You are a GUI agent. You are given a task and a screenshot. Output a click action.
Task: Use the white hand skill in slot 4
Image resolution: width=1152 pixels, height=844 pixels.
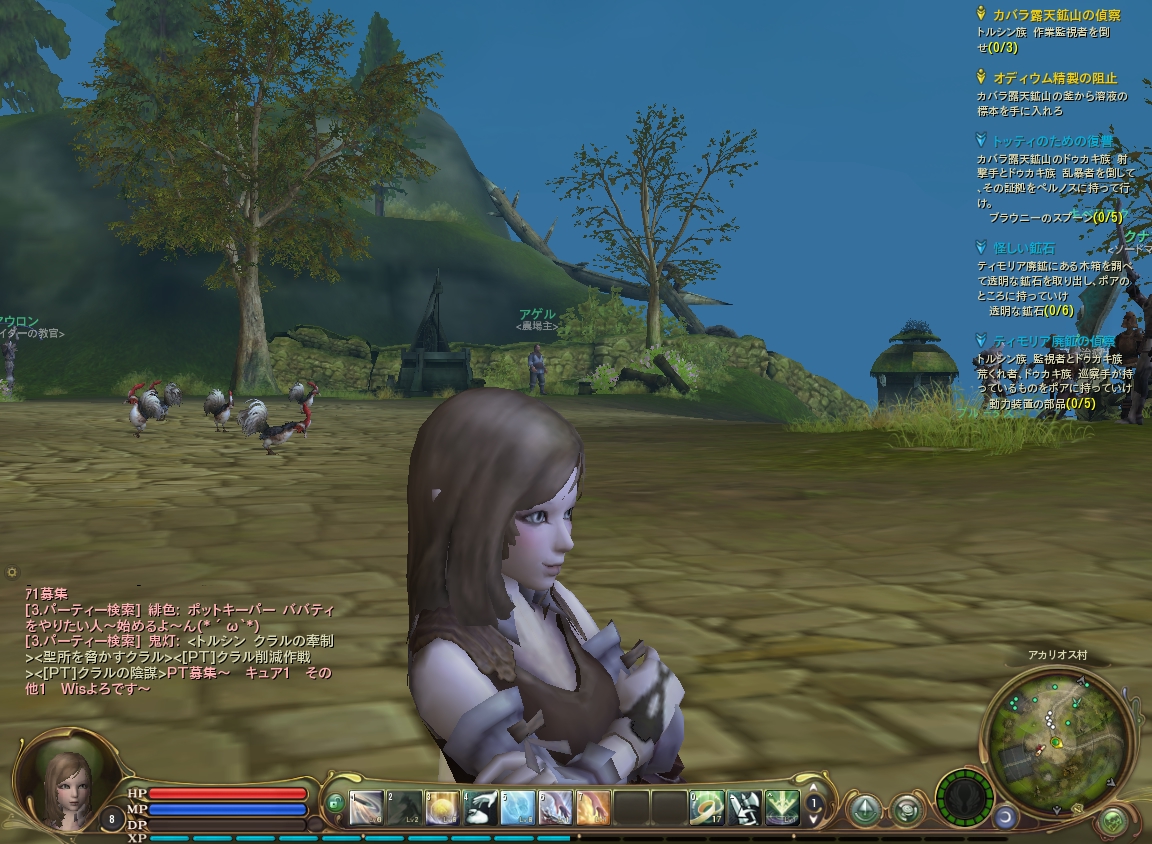(x=481, y=807)
